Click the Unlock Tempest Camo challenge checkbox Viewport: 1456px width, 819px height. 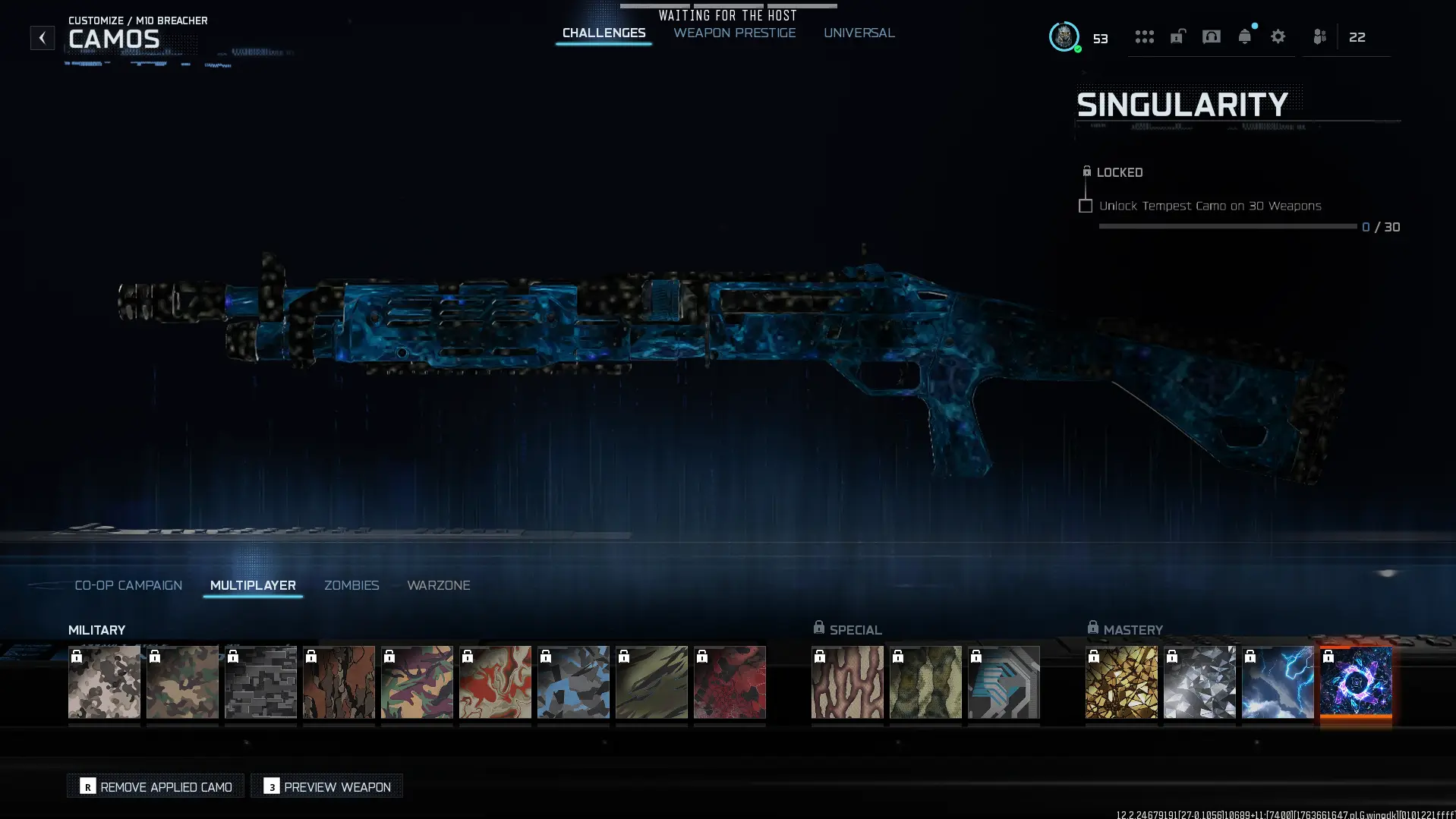tap(1086, 206)
